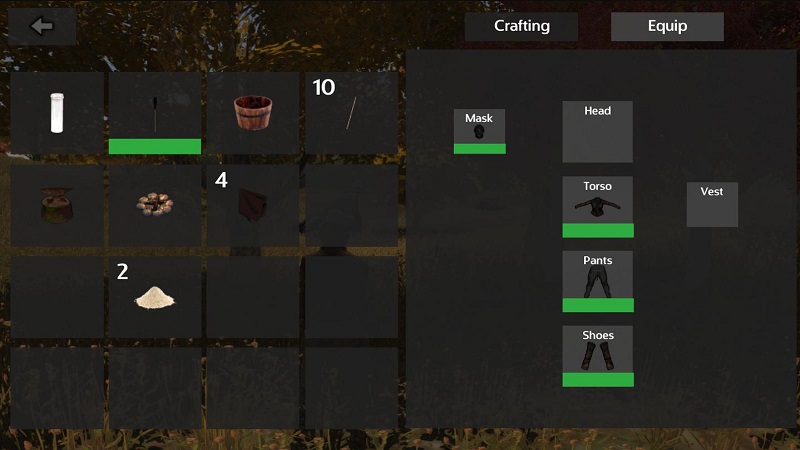Select the stack of 4 red items
Screen dimensions: 800x450
[x=253, y=204]
